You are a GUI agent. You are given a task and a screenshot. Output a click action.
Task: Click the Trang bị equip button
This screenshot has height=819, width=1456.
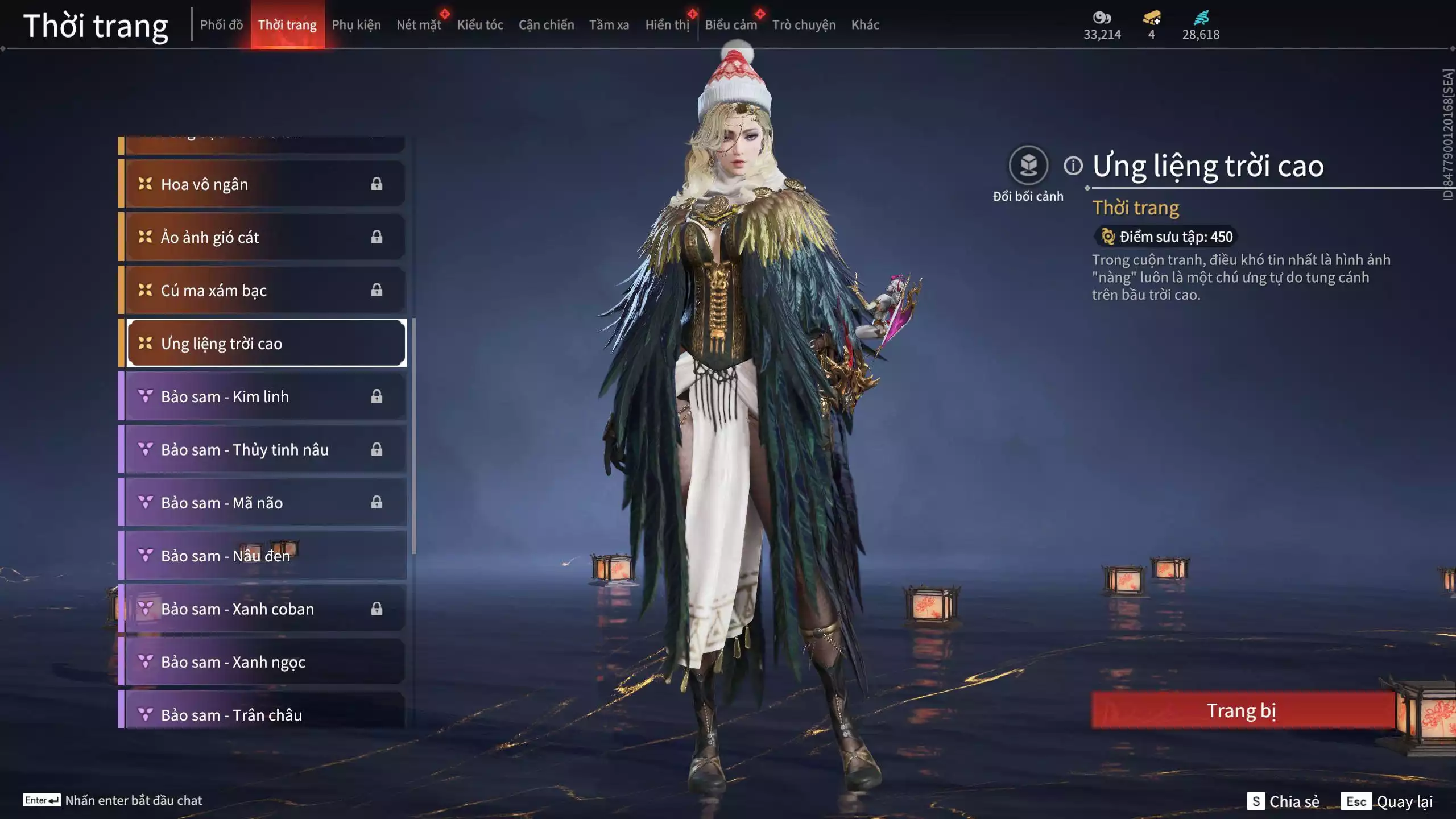pyautogui.click(x=1242, y=711)
